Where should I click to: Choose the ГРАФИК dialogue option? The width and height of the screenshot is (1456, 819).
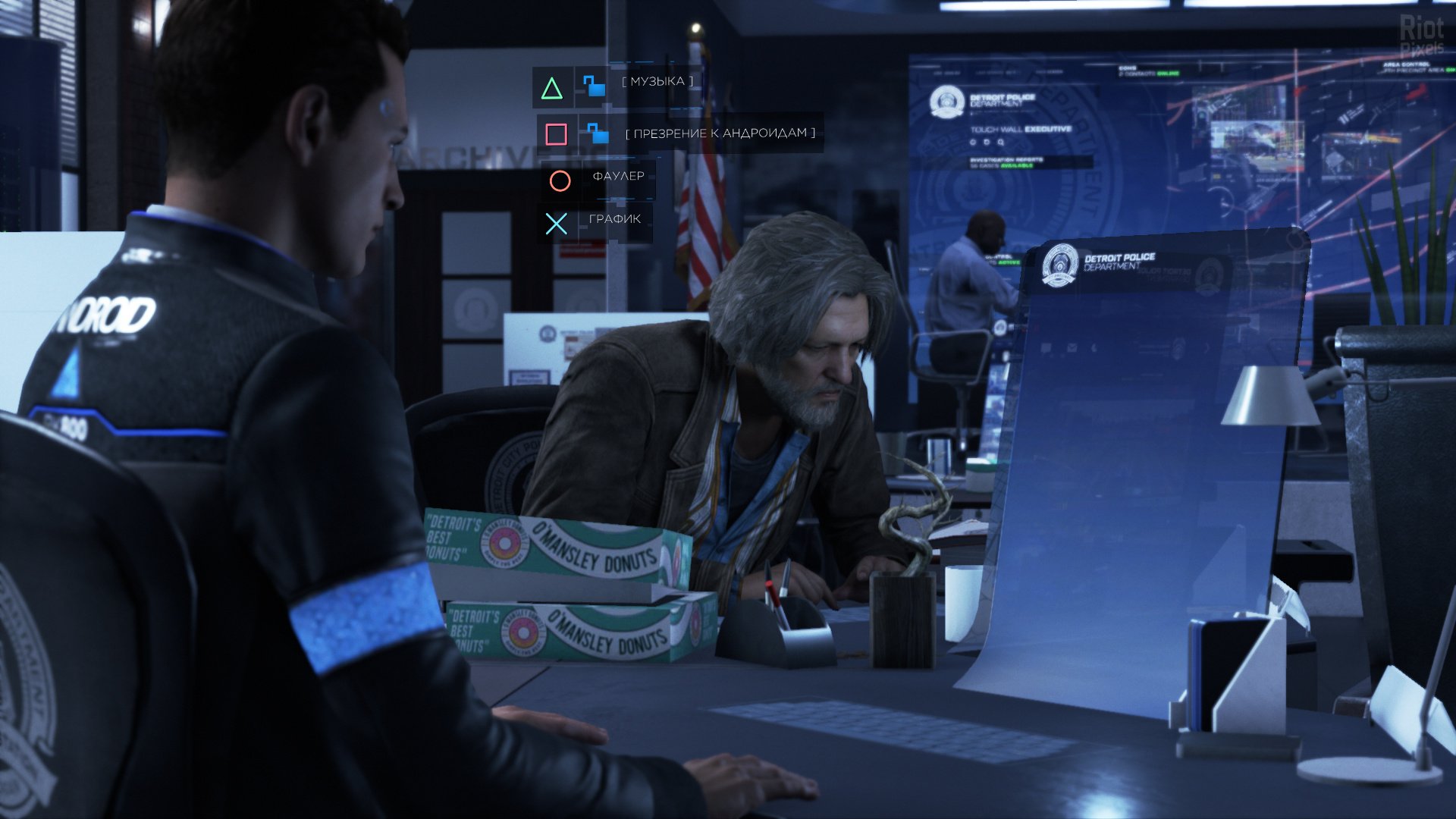614,220
